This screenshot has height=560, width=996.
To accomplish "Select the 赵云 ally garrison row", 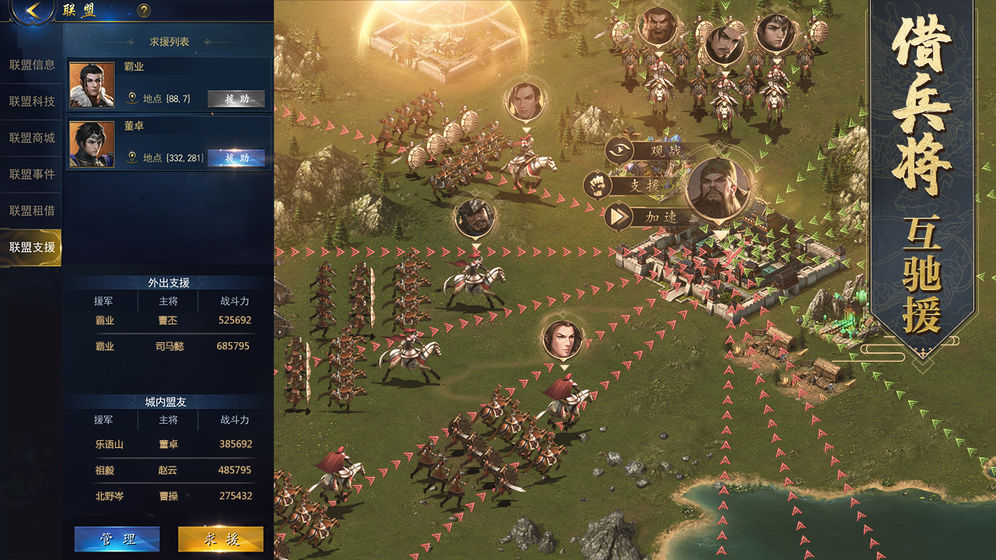I will click(x=168, y=469).
